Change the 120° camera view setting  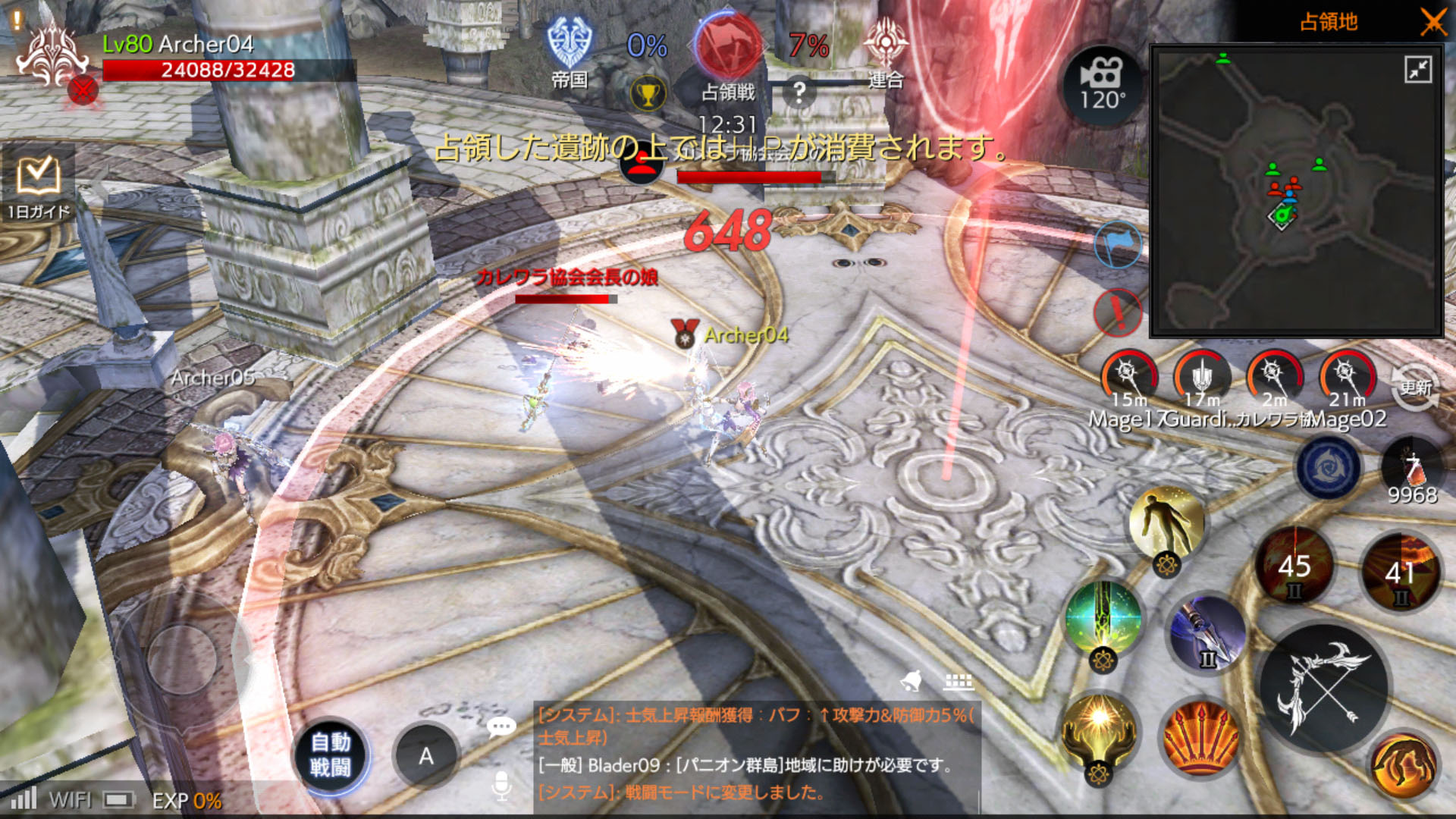pos(1102,85)
